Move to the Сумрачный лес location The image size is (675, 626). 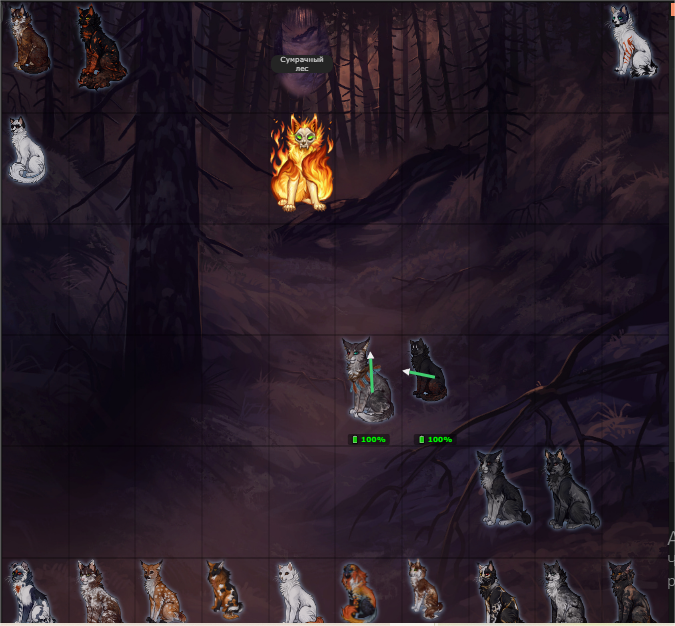[301, 64]
